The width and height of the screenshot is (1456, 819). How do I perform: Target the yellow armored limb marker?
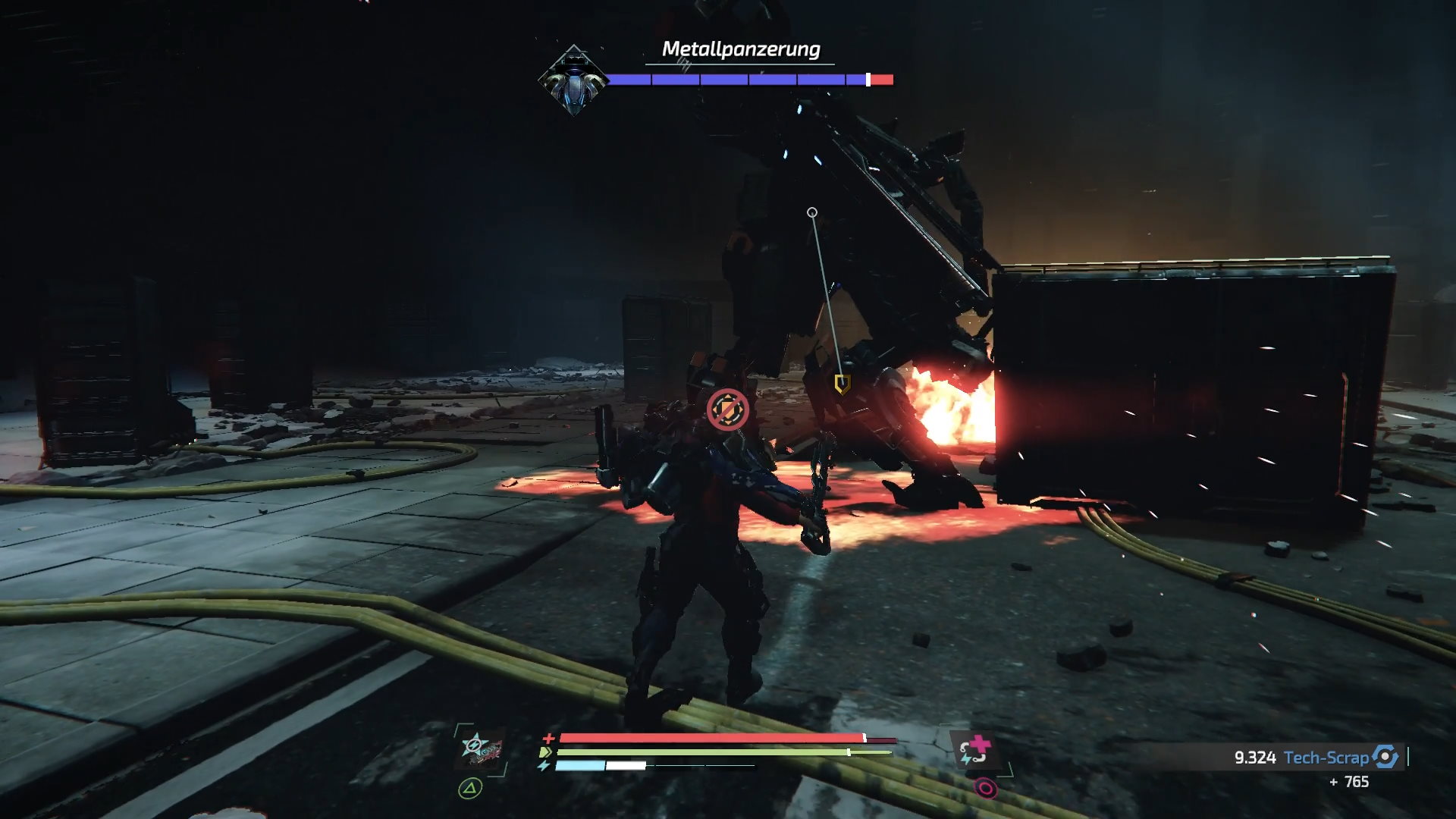tap(841, 384)
